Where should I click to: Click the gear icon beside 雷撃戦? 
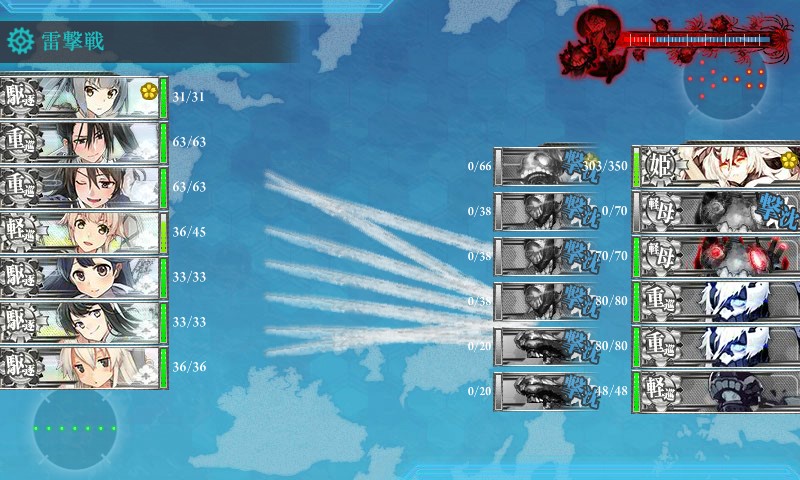[19, 41]
